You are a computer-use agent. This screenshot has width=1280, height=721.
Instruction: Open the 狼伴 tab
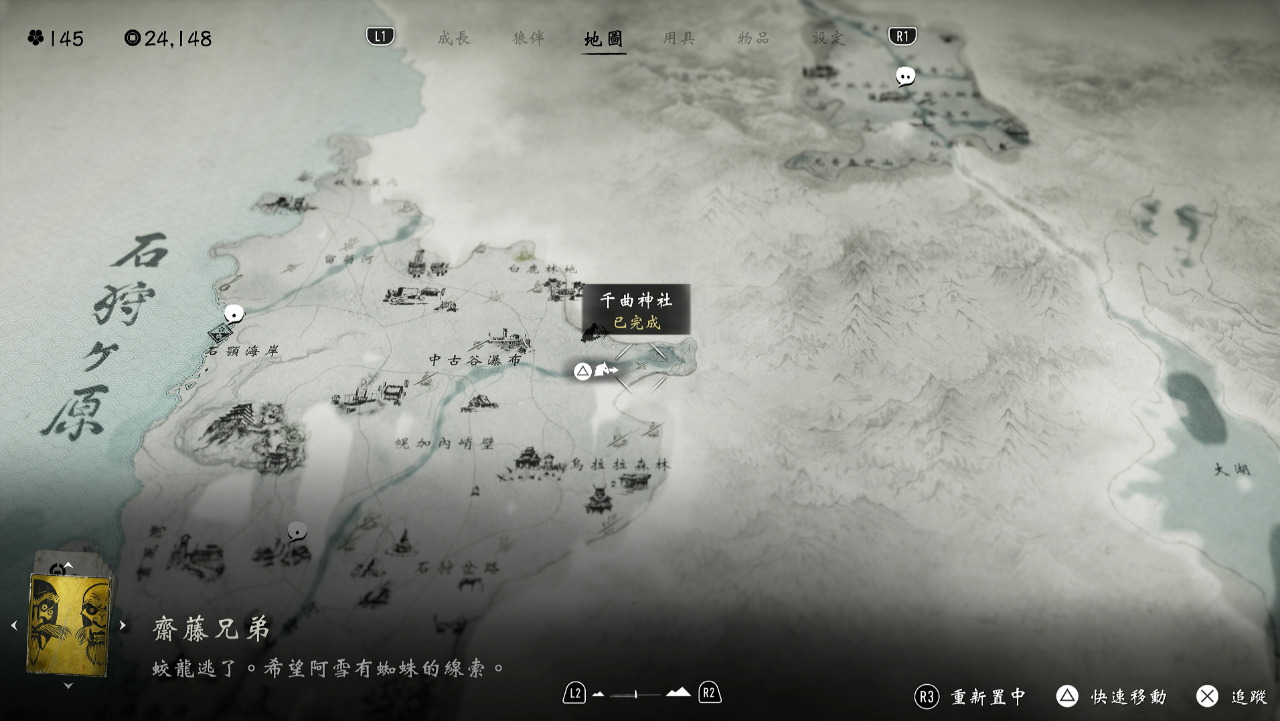pyautogui.click(x=528, y=39)
